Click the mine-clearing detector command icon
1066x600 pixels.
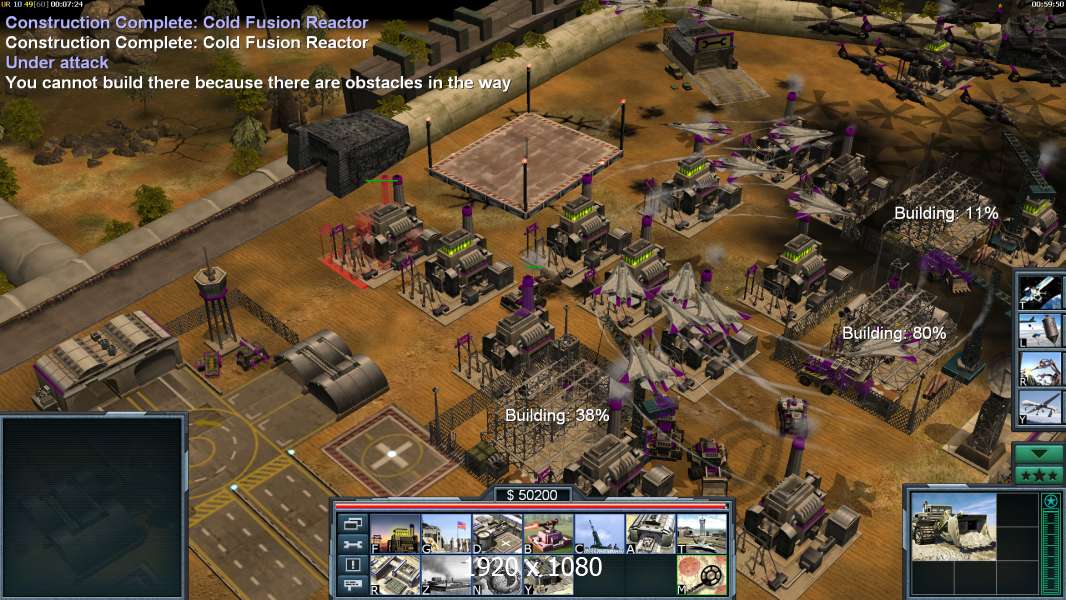click(701, 574)
